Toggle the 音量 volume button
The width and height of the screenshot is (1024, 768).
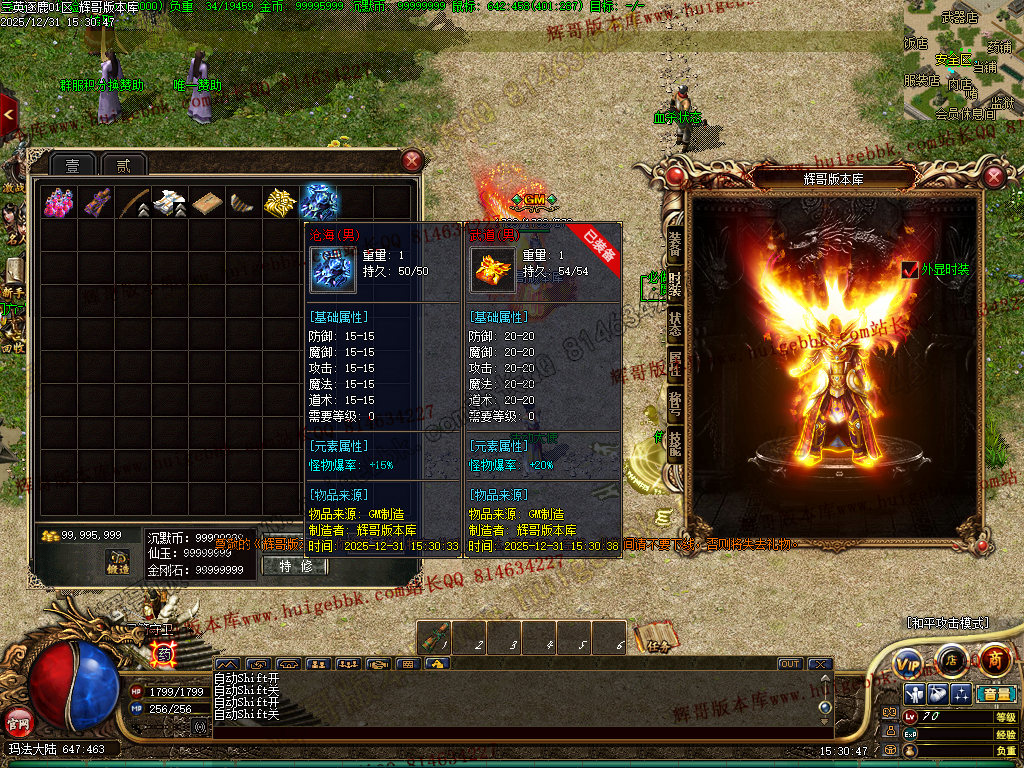pos(995,694)
